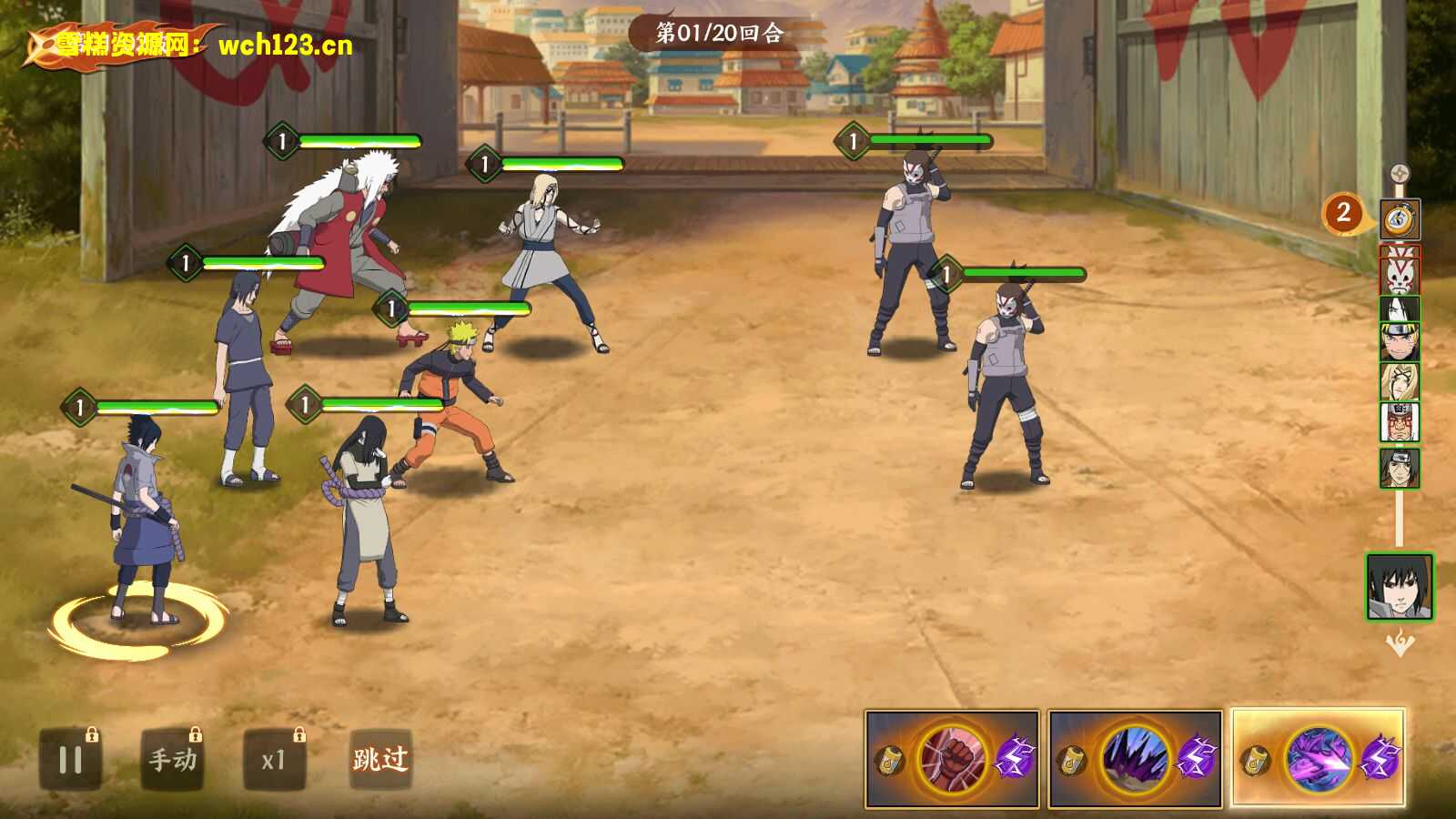Select Orochimaru's portrait in the turn order
Screen dimensions: 1456x819
point(1400,308)
